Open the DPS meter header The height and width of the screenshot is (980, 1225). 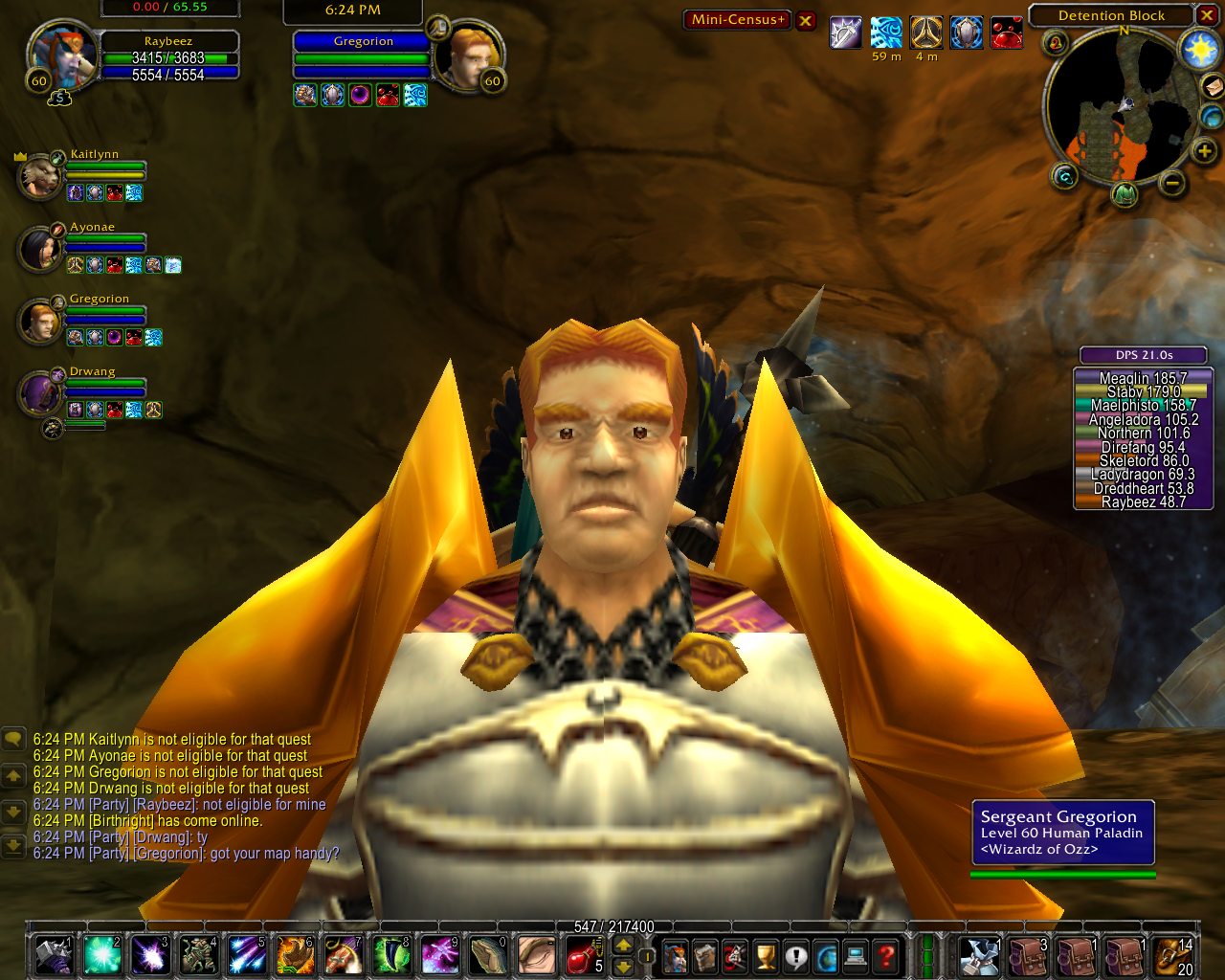pyautogui.click(x=1145, y=355)
